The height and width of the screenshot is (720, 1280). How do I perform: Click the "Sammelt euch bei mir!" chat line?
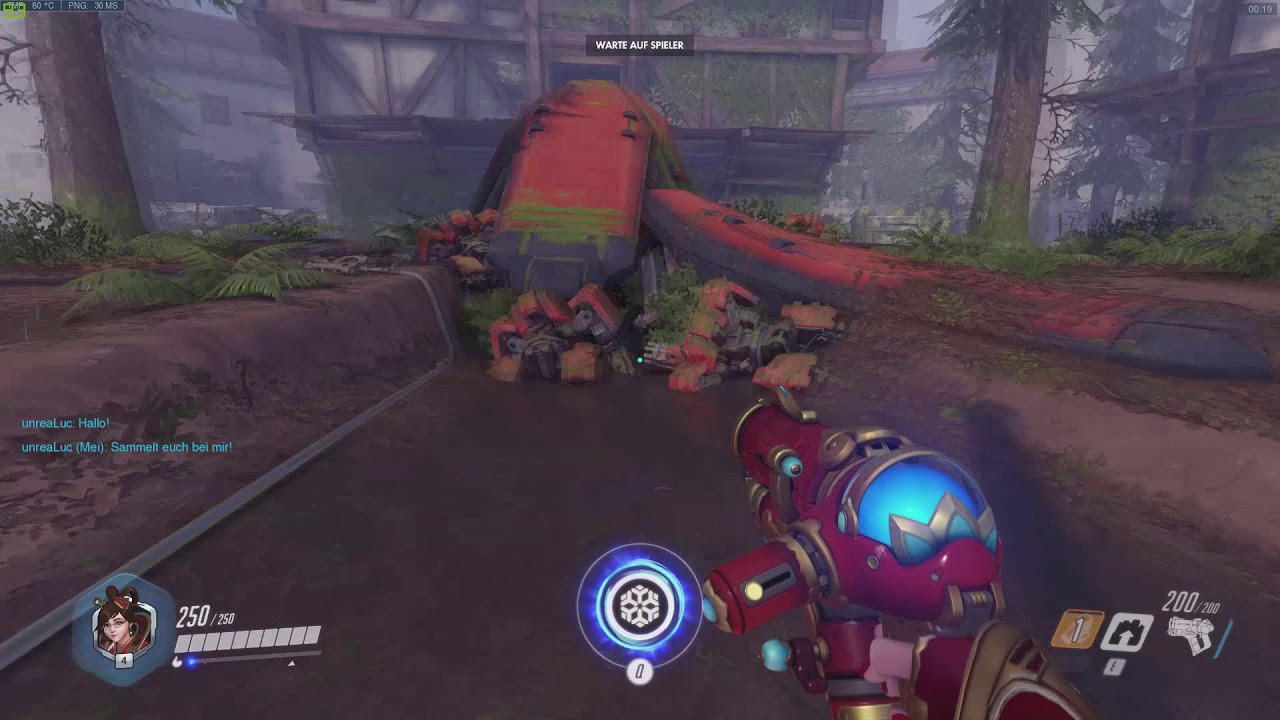pyautogui.click(x=127, y=447)
